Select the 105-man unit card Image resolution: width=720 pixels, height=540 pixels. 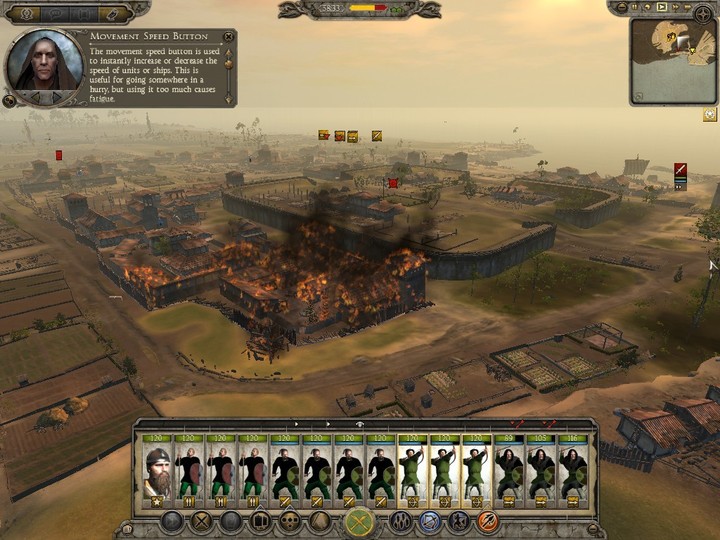click(541, 470)
